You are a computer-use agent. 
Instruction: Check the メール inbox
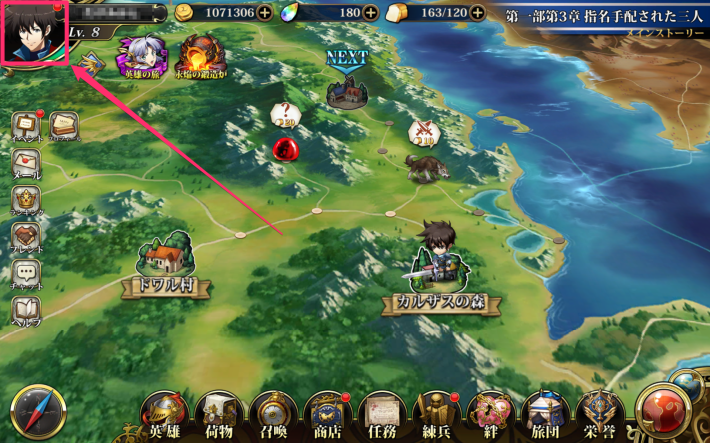click(x=26, y=164)
